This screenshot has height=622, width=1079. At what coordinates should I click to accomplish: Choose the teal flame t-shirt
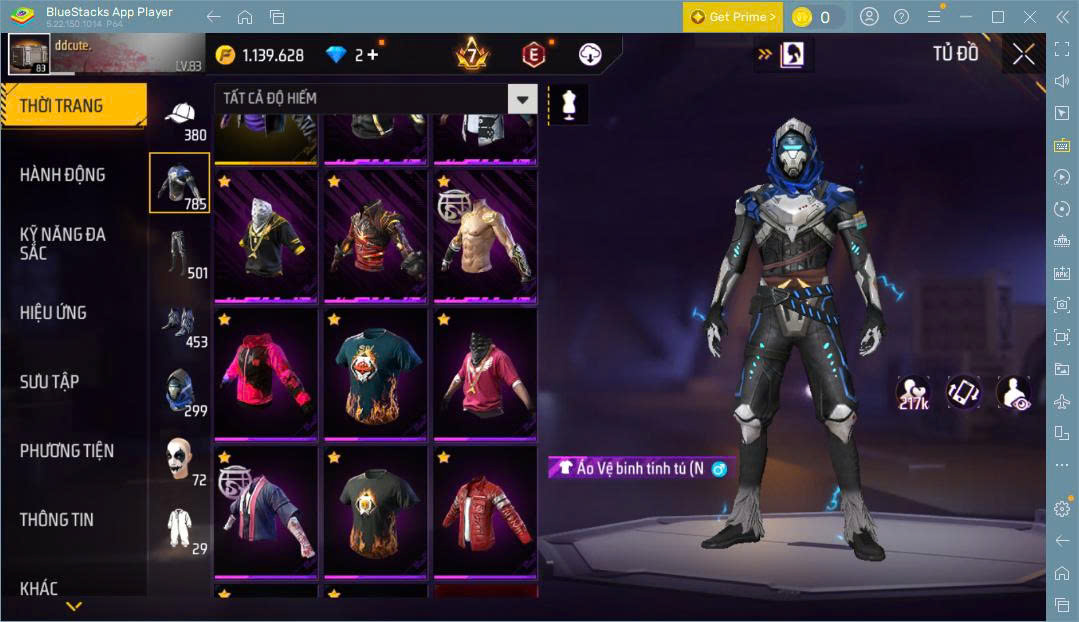pyautogui.click(x=375, y=375)
